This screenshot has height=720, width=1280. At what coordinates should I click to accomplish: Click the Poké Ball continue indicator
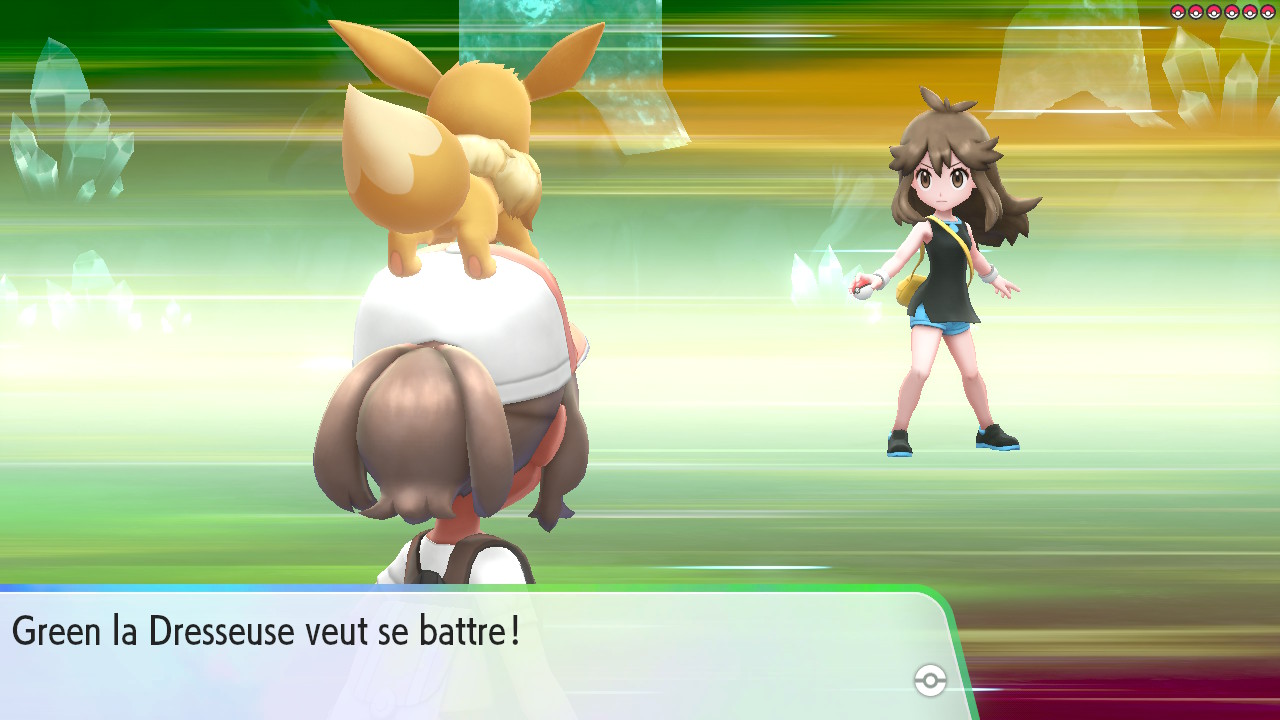point(930,681)
